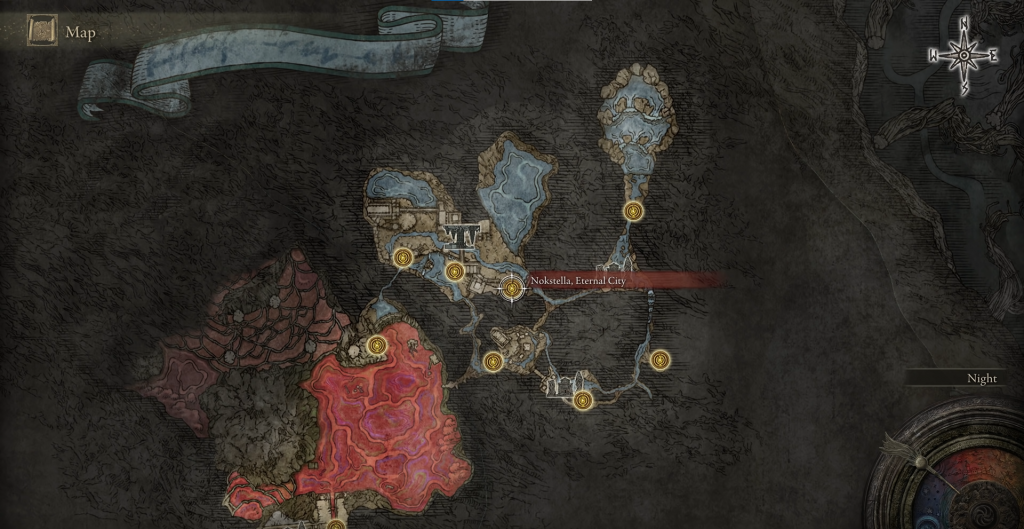This screenshot has width=1024, height=529.
Task: Click the compass rose
Action: 964,55
